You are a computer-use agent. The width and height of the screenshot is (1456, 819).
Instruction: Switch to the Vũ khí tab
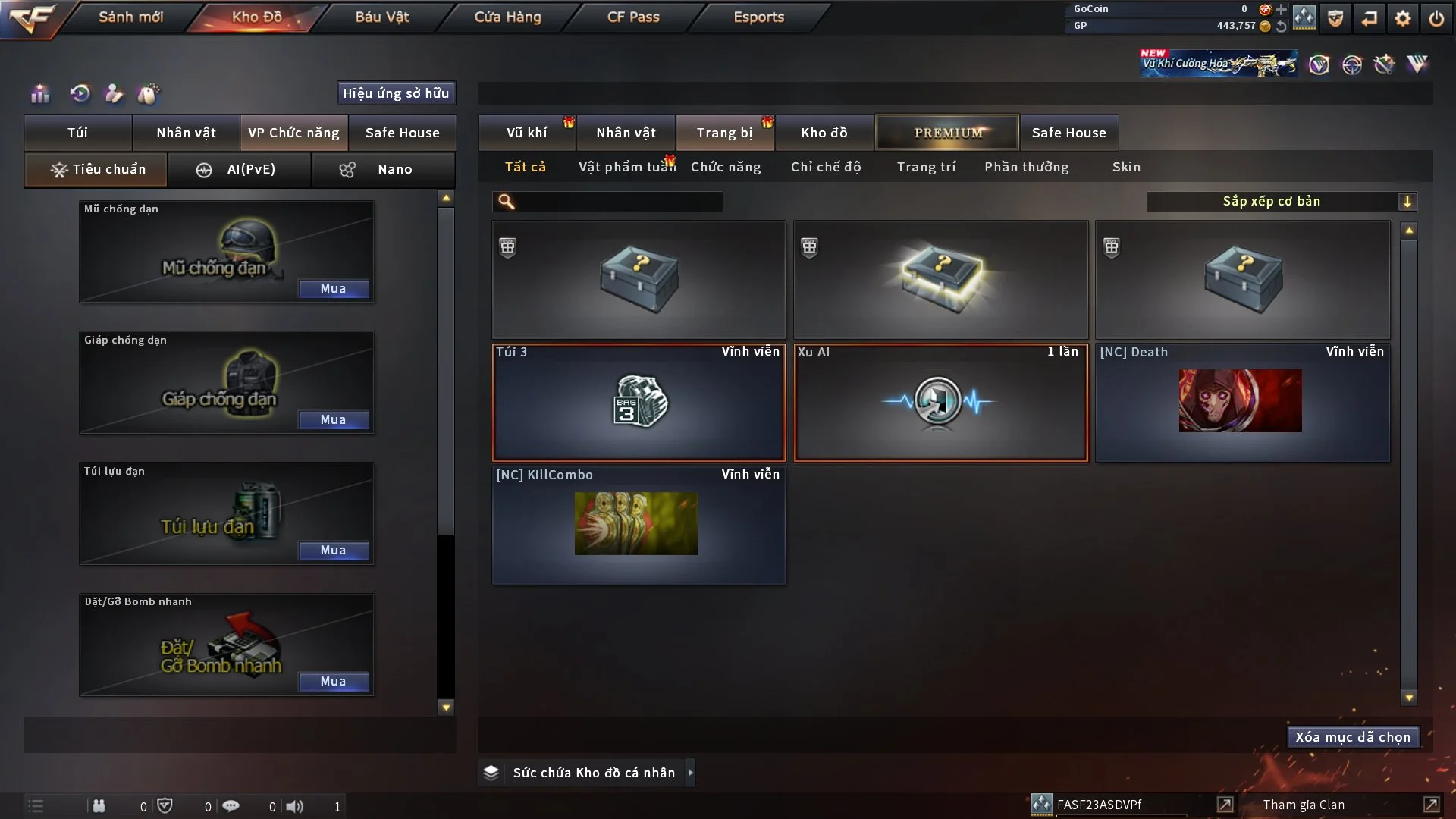tap(526, 133)
